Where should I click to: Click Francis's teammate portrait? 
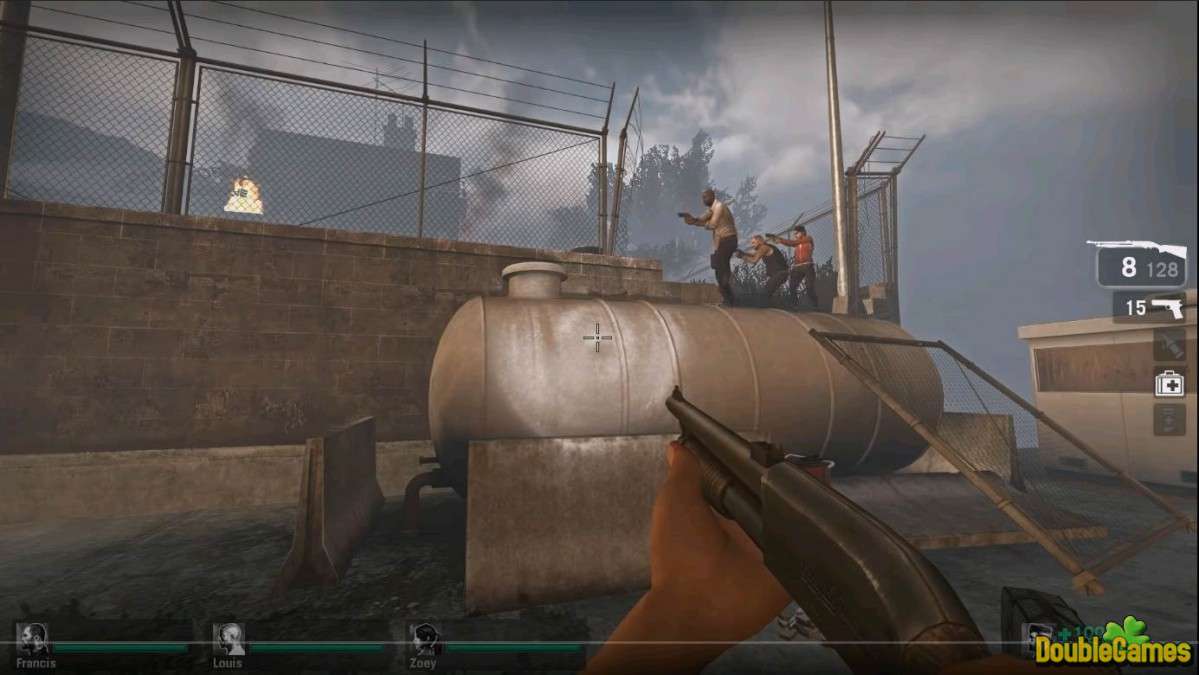[33, 639]
